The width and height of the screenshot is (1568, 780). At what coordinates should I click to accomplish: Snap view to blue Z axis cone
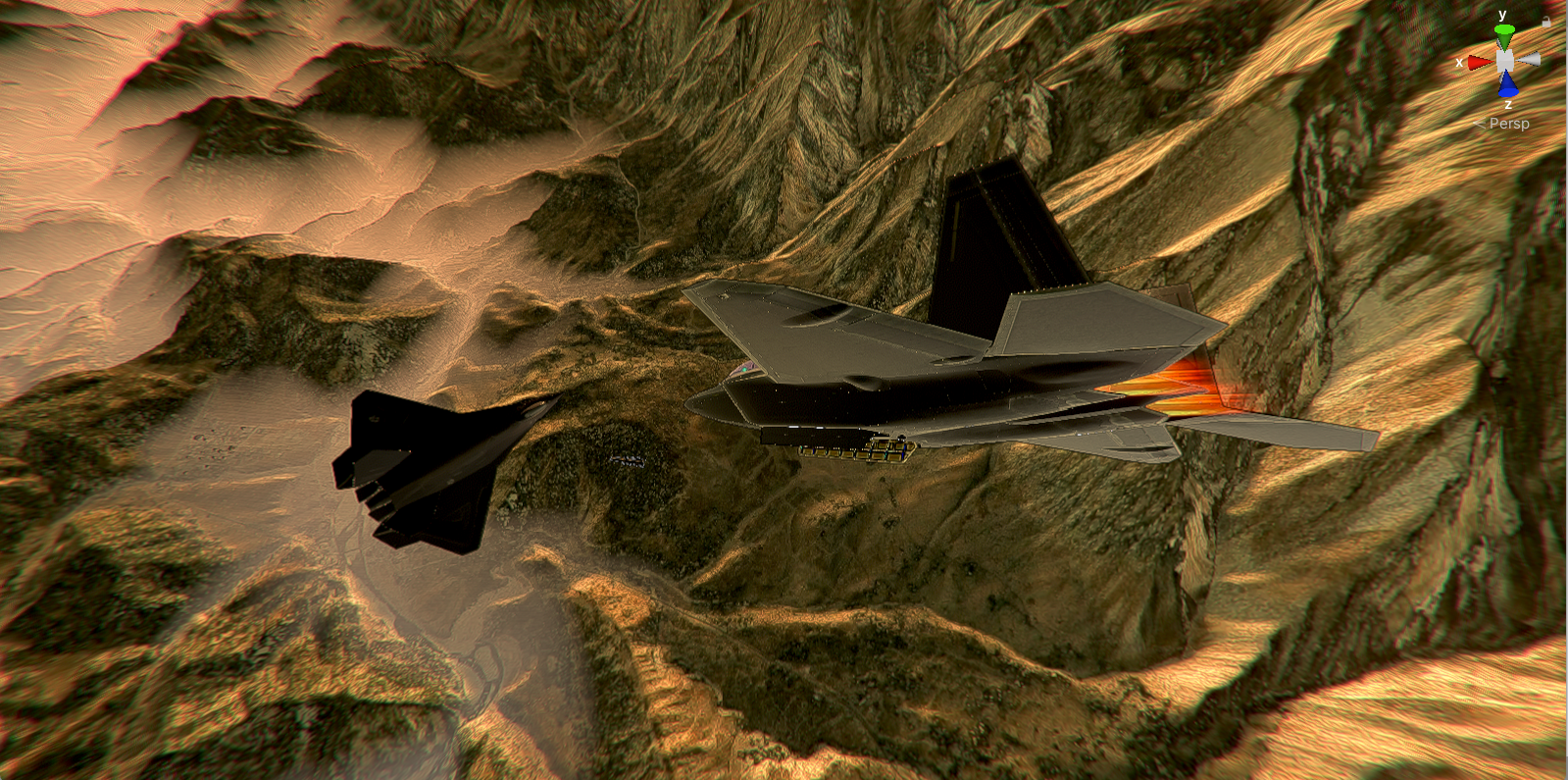[x=1507, y=85]
